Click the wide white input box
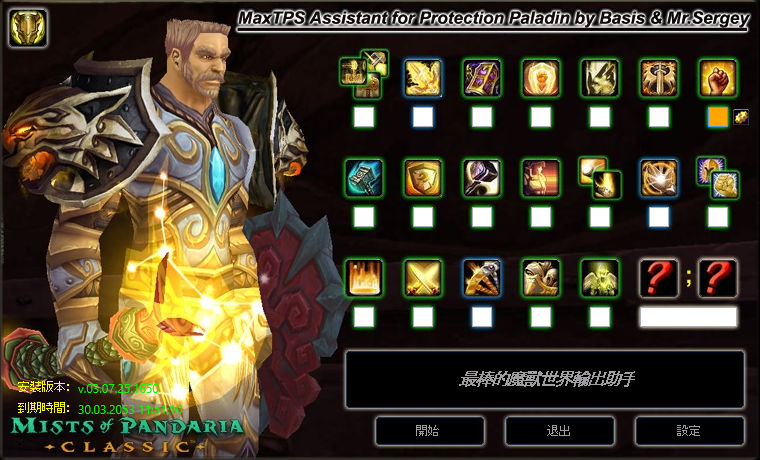 [x=688, y=317]
